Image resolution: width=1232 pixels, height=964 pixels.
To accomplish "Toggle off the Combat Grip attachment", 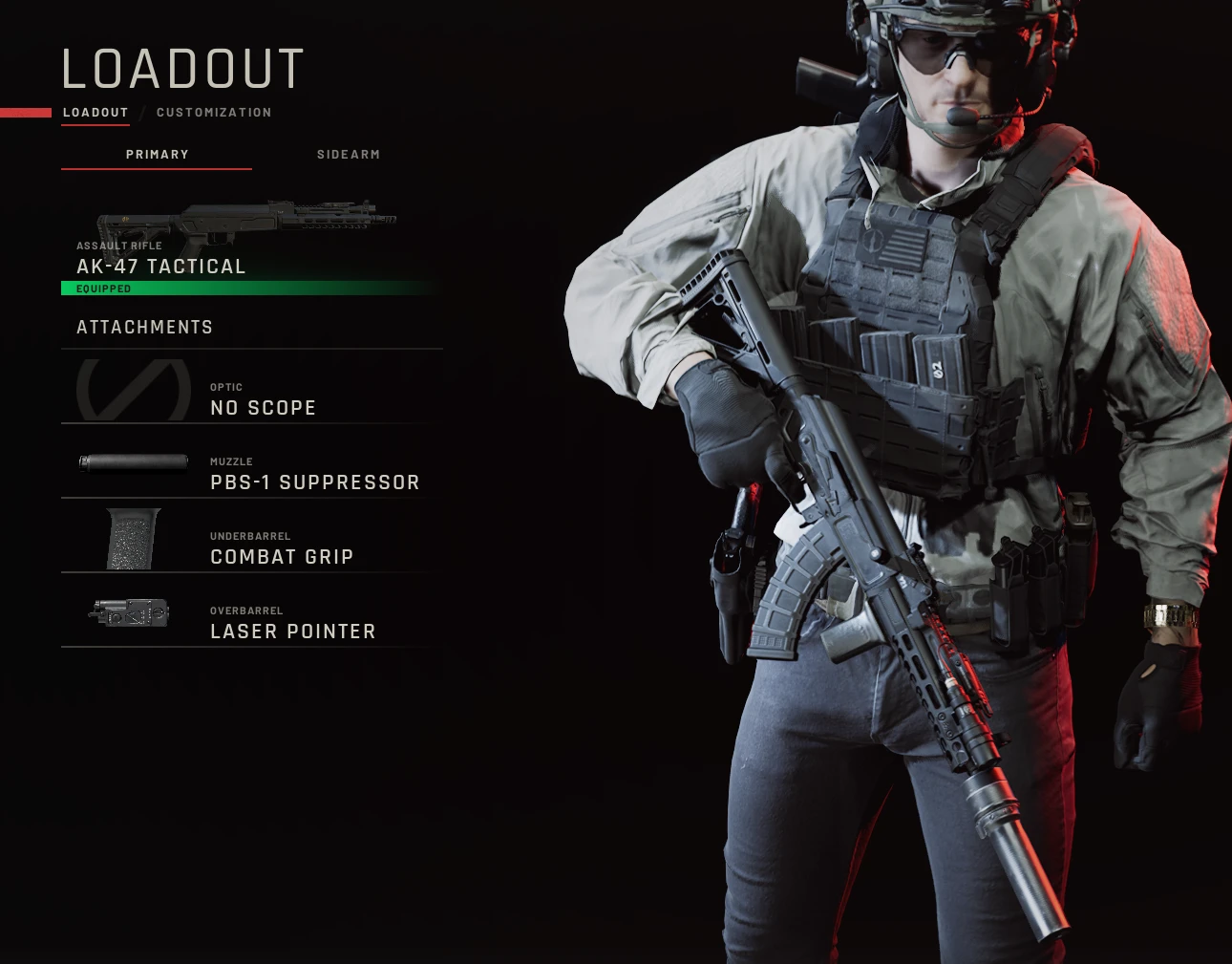I will click(x=282, y=556).
